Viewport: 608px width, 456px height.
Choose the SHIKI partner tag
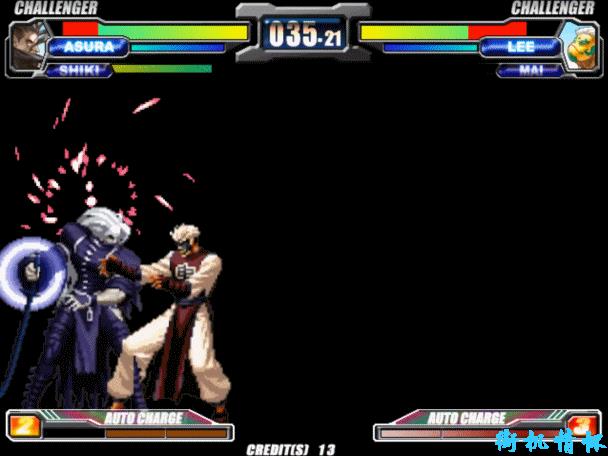pos(80,70)
